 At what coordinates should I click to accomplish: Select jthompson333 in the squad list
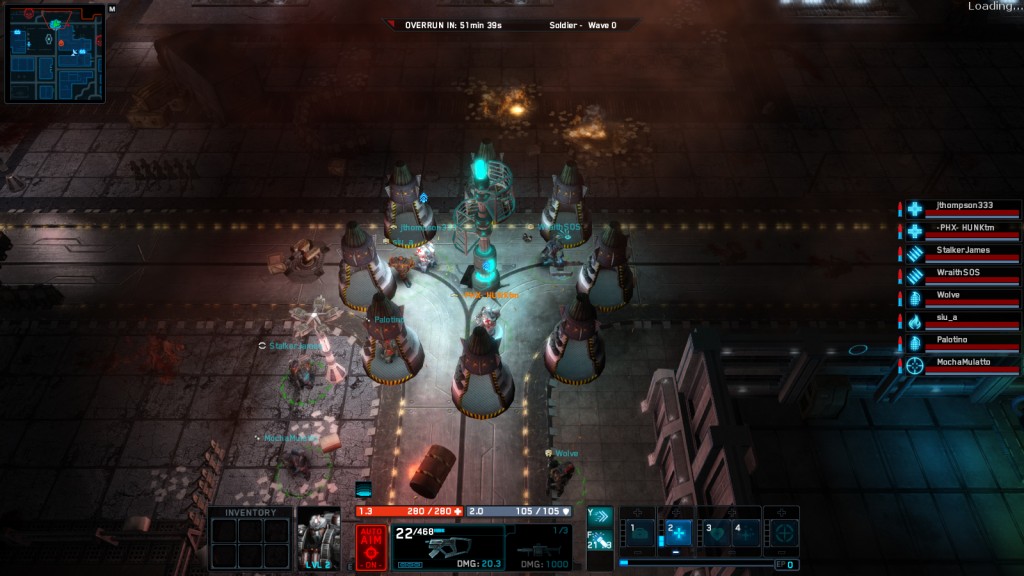(x=963, y=208)
